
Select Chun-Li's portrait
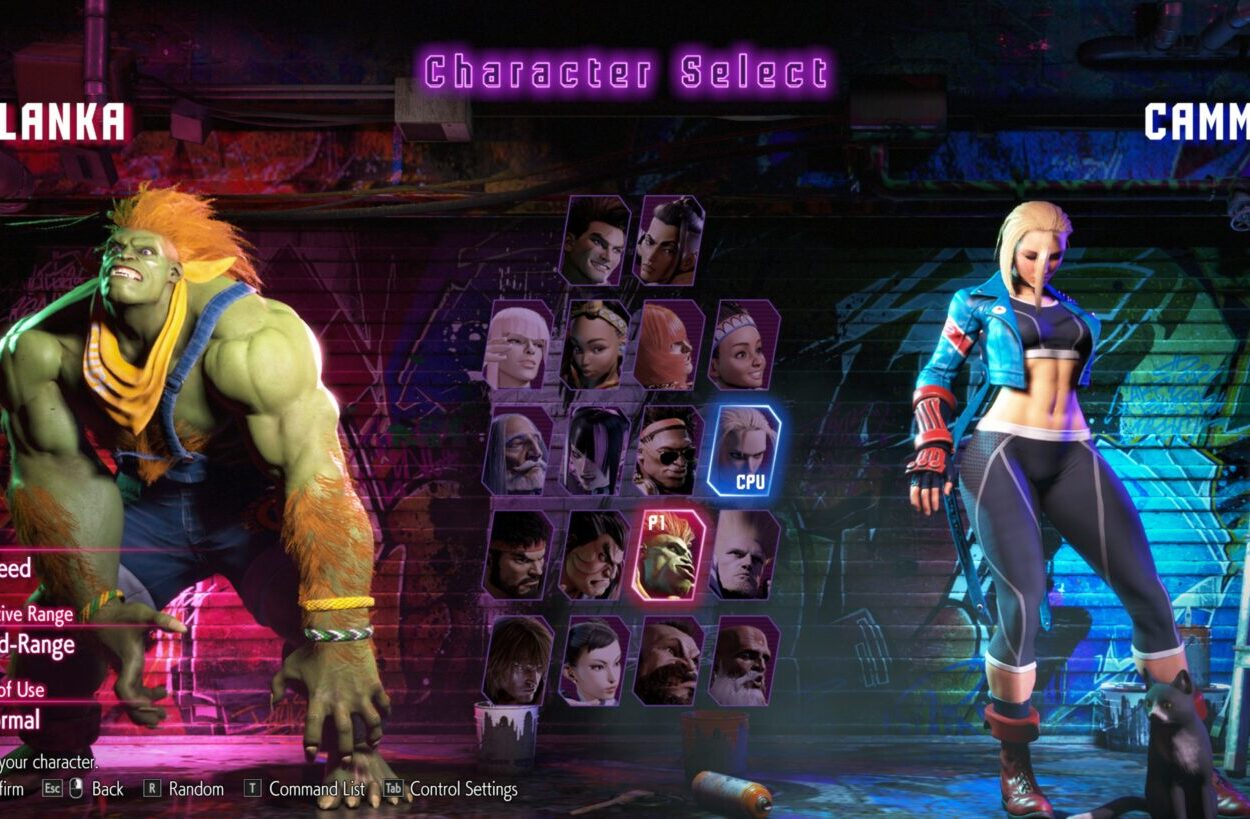[595, 661]
